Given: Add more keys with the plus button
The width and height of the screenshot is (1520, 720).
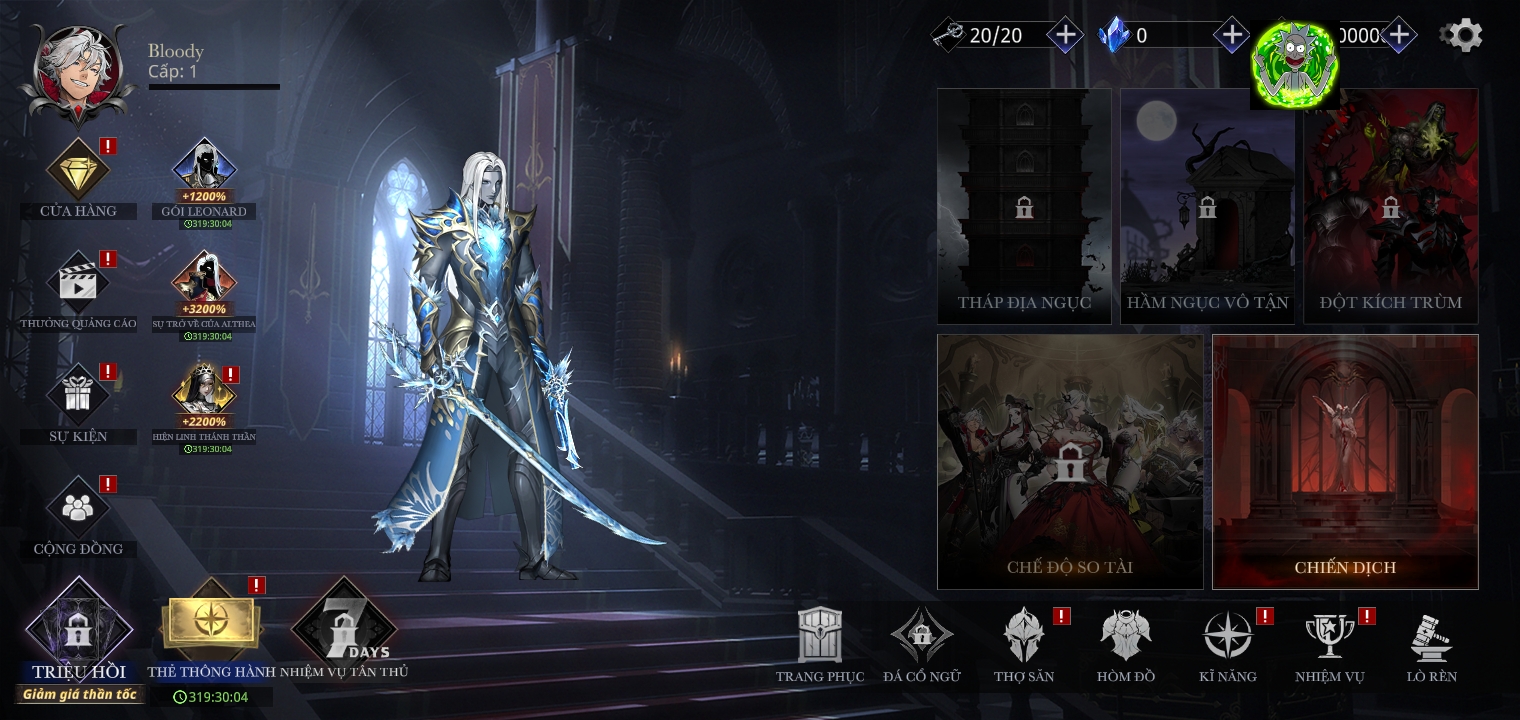Looking at the screenshot, I should coord(1065,36).
